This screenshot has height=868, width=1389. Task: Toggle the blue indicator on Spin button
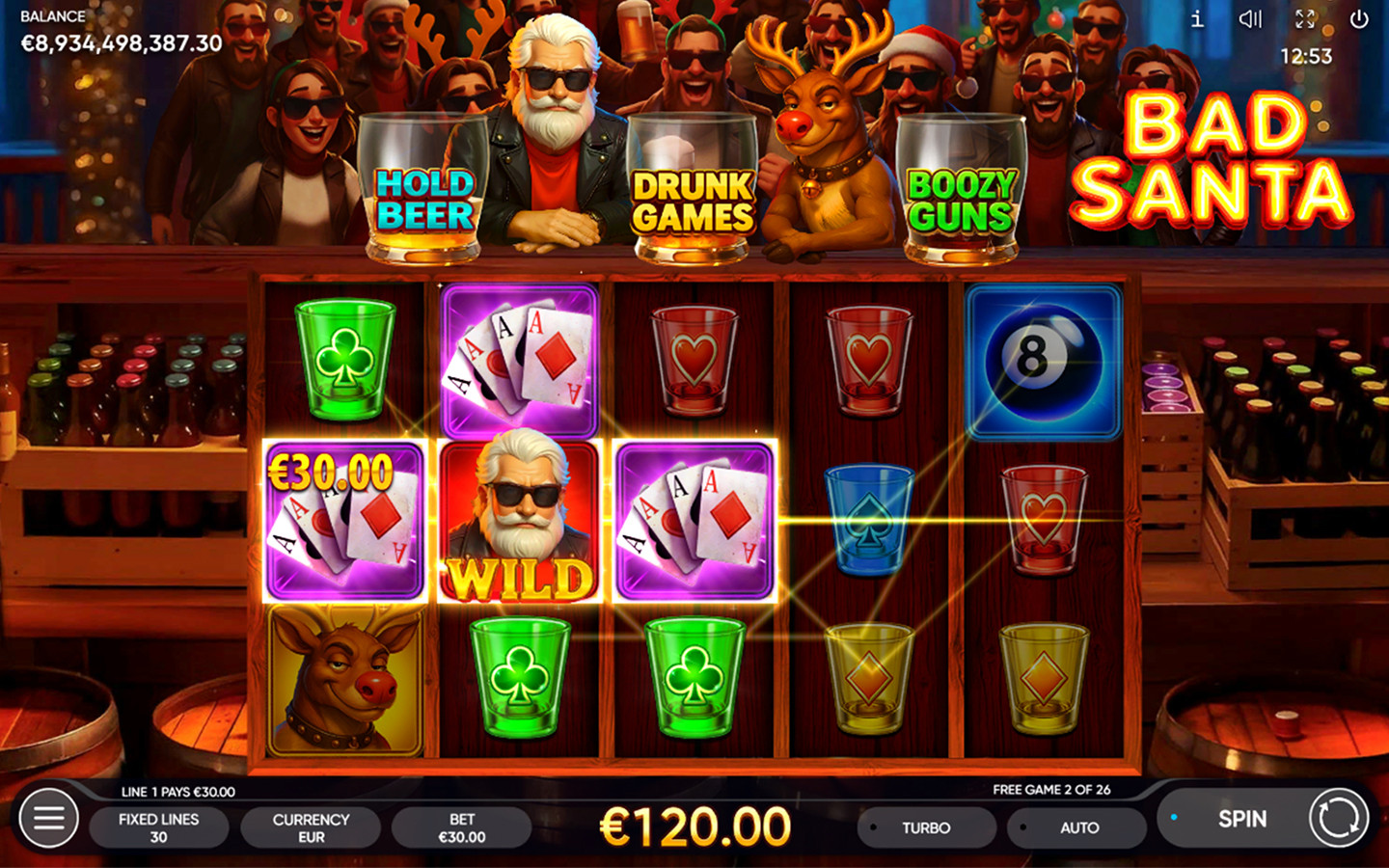pos(1174,815)
